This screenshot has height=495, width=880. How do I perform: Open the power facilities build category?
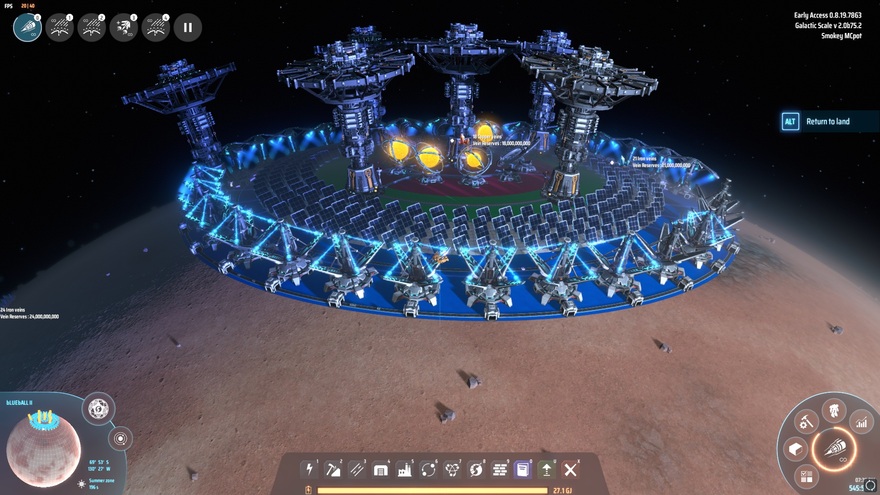click(x=309, y=469)
